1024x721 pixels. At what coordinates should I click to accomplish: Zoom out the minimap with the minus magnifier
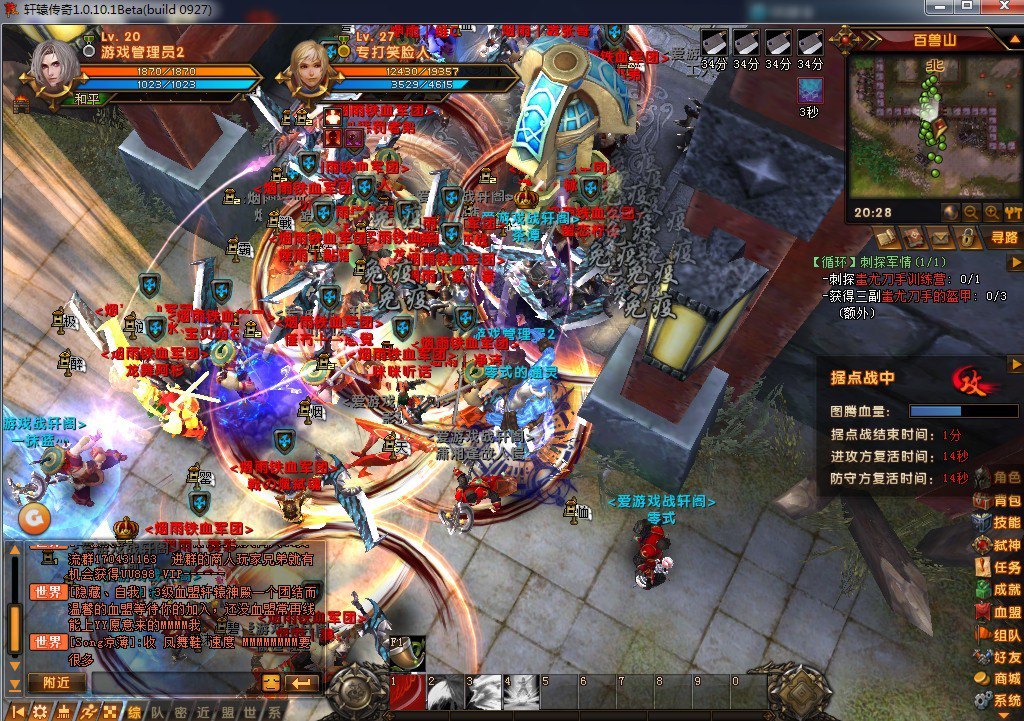[970, 212]
